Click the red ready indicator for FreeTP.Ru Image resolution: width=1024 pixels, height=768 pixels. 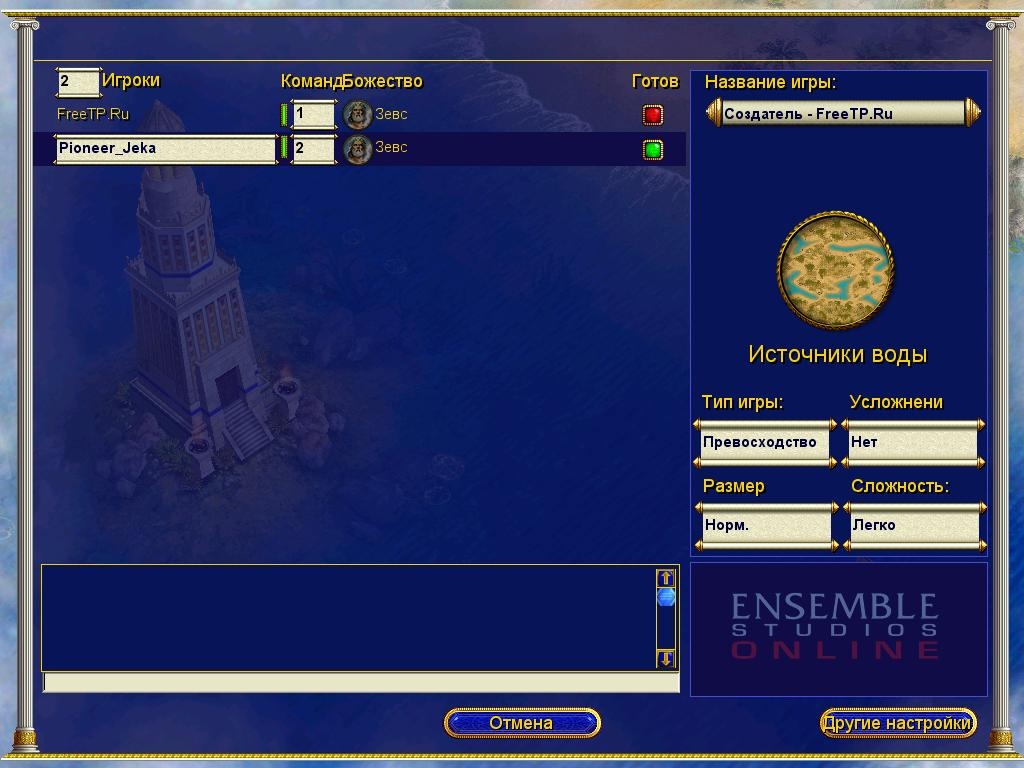pyautogui.click(x=653, y=115)
